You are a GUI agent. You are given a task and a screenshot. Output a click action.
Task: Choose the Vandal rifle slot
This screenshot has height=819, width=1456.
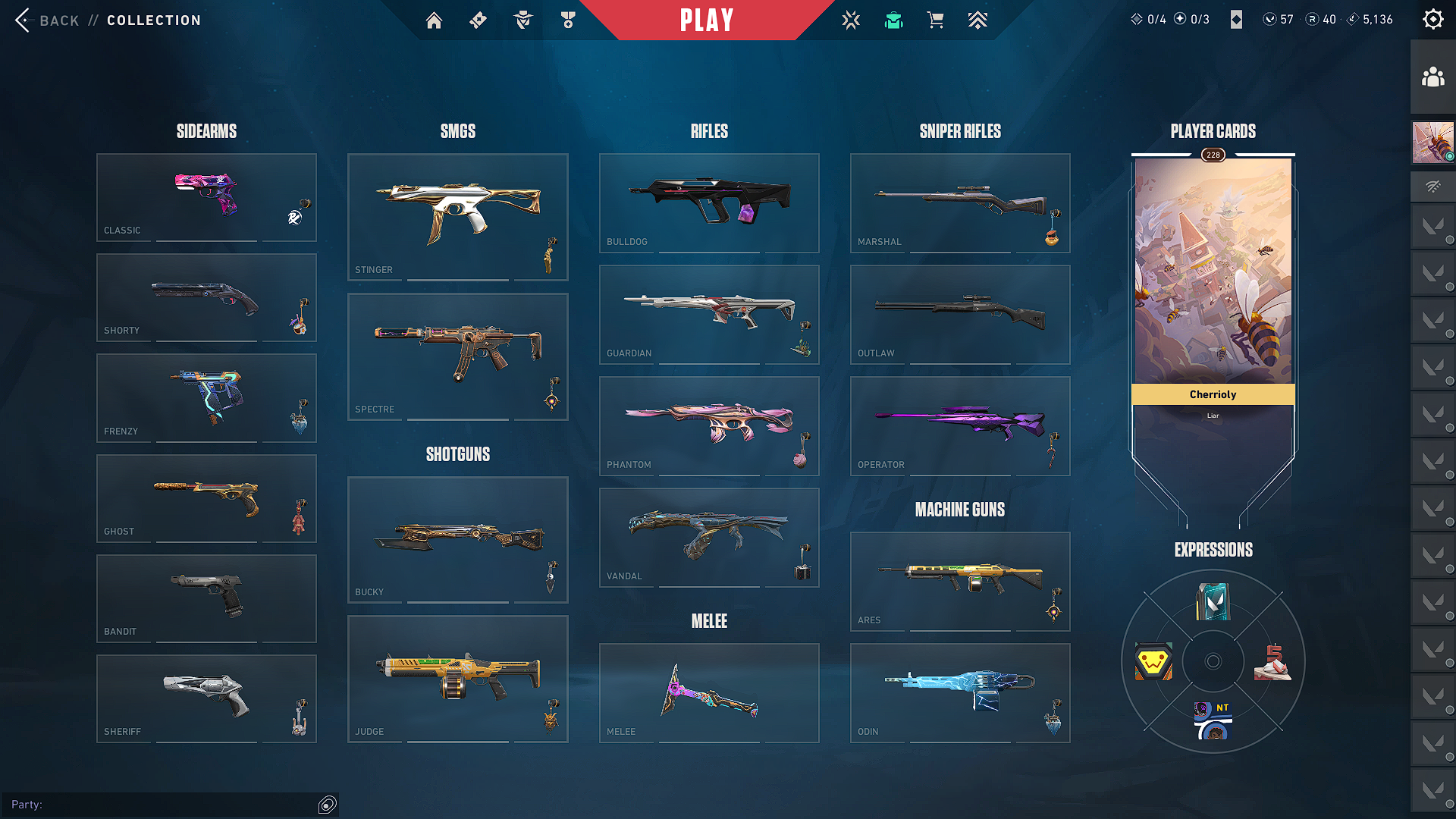709,537
